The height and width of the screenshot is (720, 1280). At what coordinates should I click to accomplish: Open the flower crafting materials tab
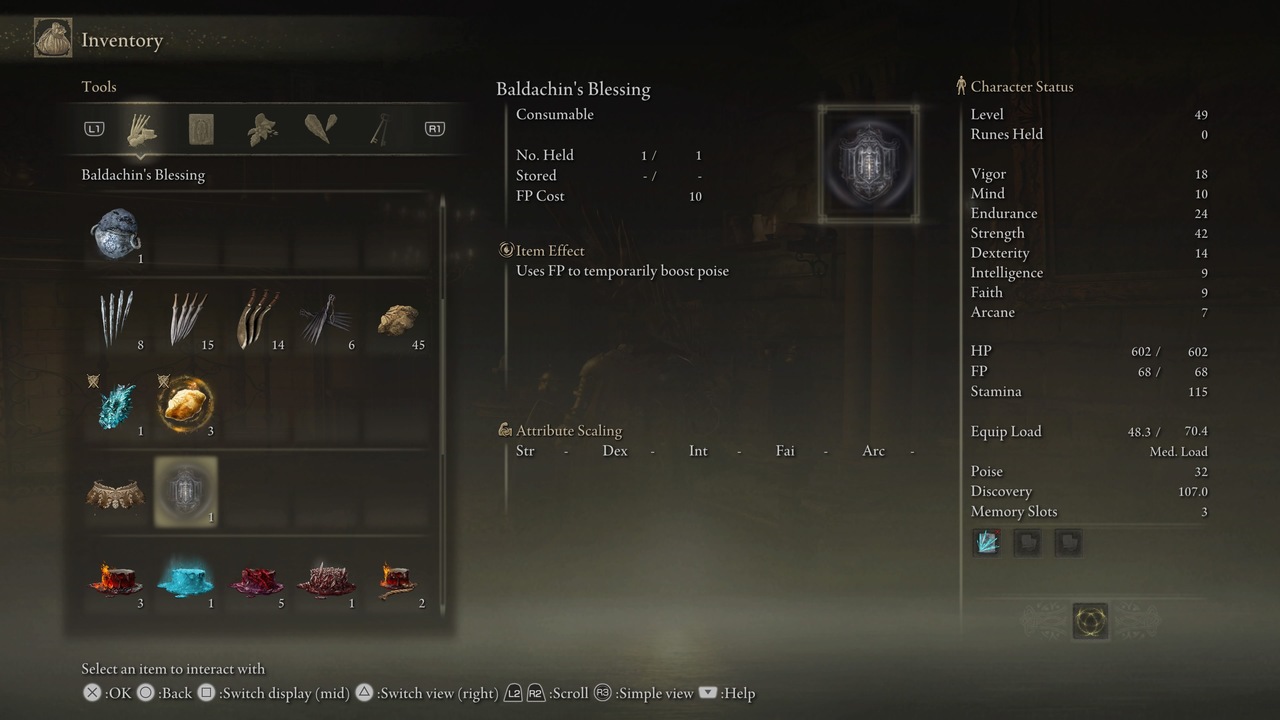tap(261, 129)
